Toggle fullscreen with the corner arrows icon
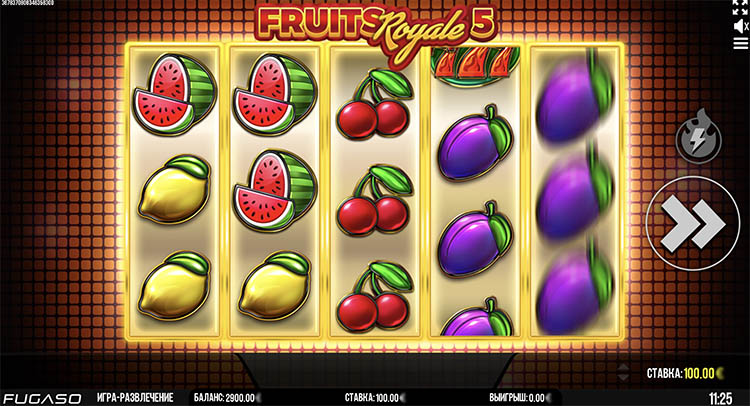Viewport: 750px width, 406px height. [740, 9]
